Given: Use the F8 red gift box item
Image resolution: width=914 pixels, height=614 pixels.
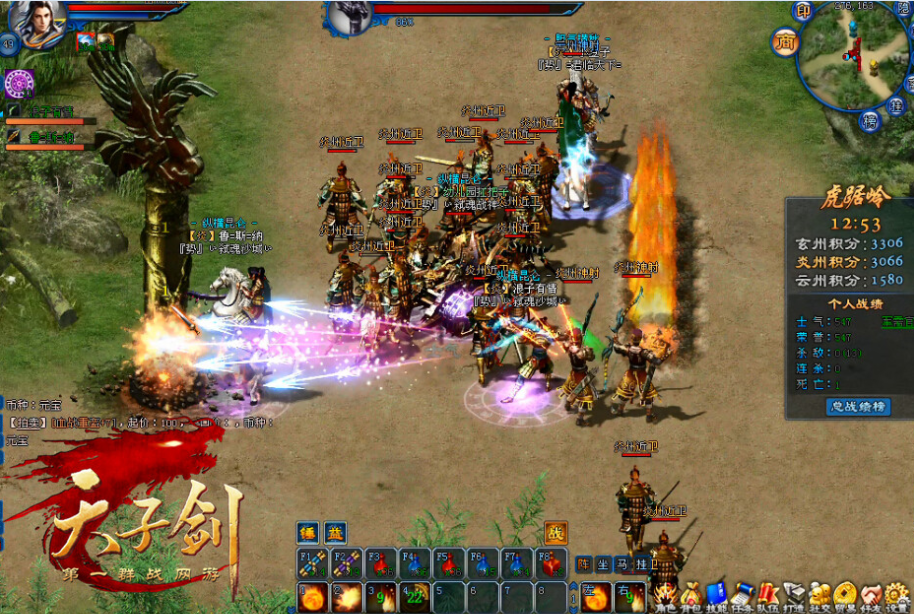Looking at the screenshot, I should (549, 565).
